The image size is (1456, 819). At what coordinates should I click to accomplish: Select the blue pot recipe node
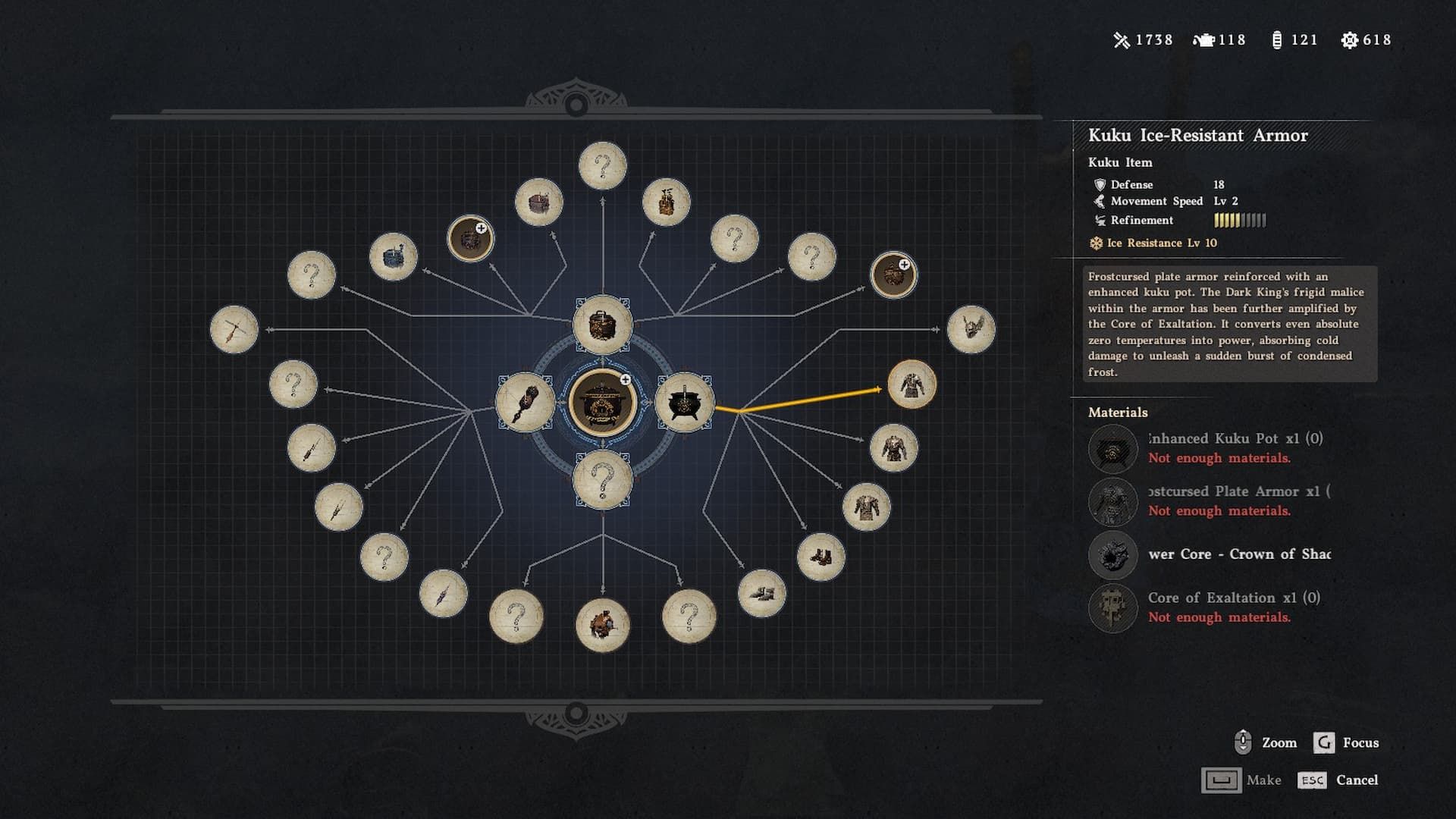point(393,257)
